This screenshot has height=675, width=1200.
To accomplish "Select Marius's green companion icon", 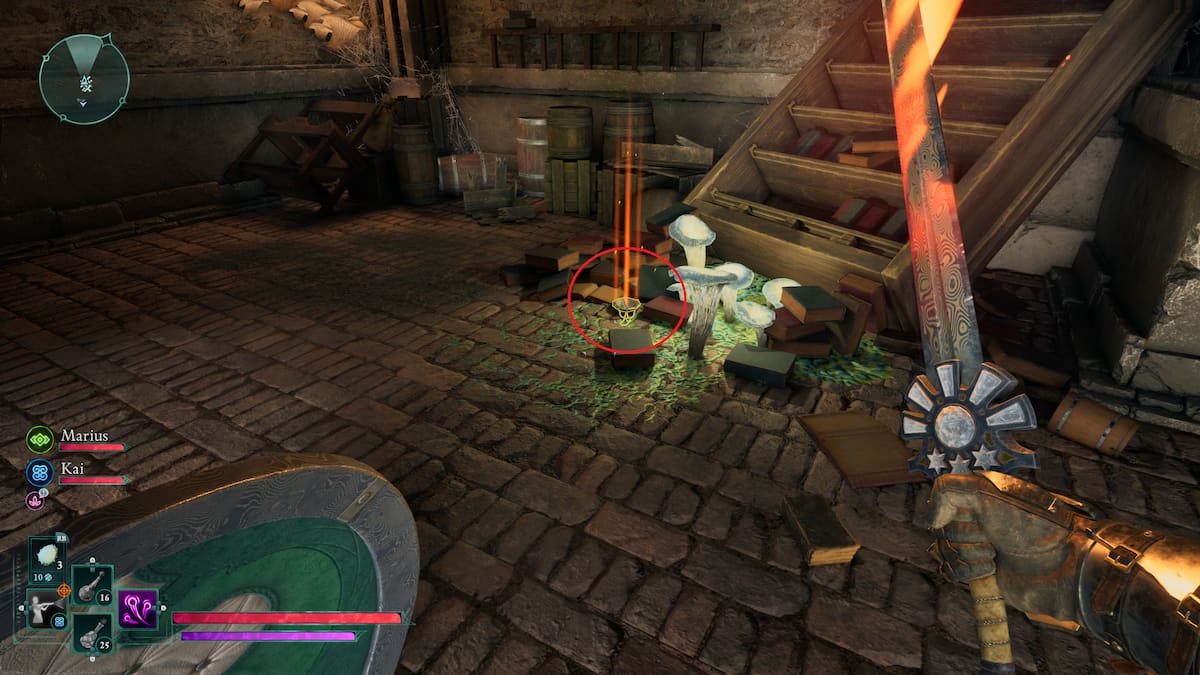I will click(x=40, y=440).
